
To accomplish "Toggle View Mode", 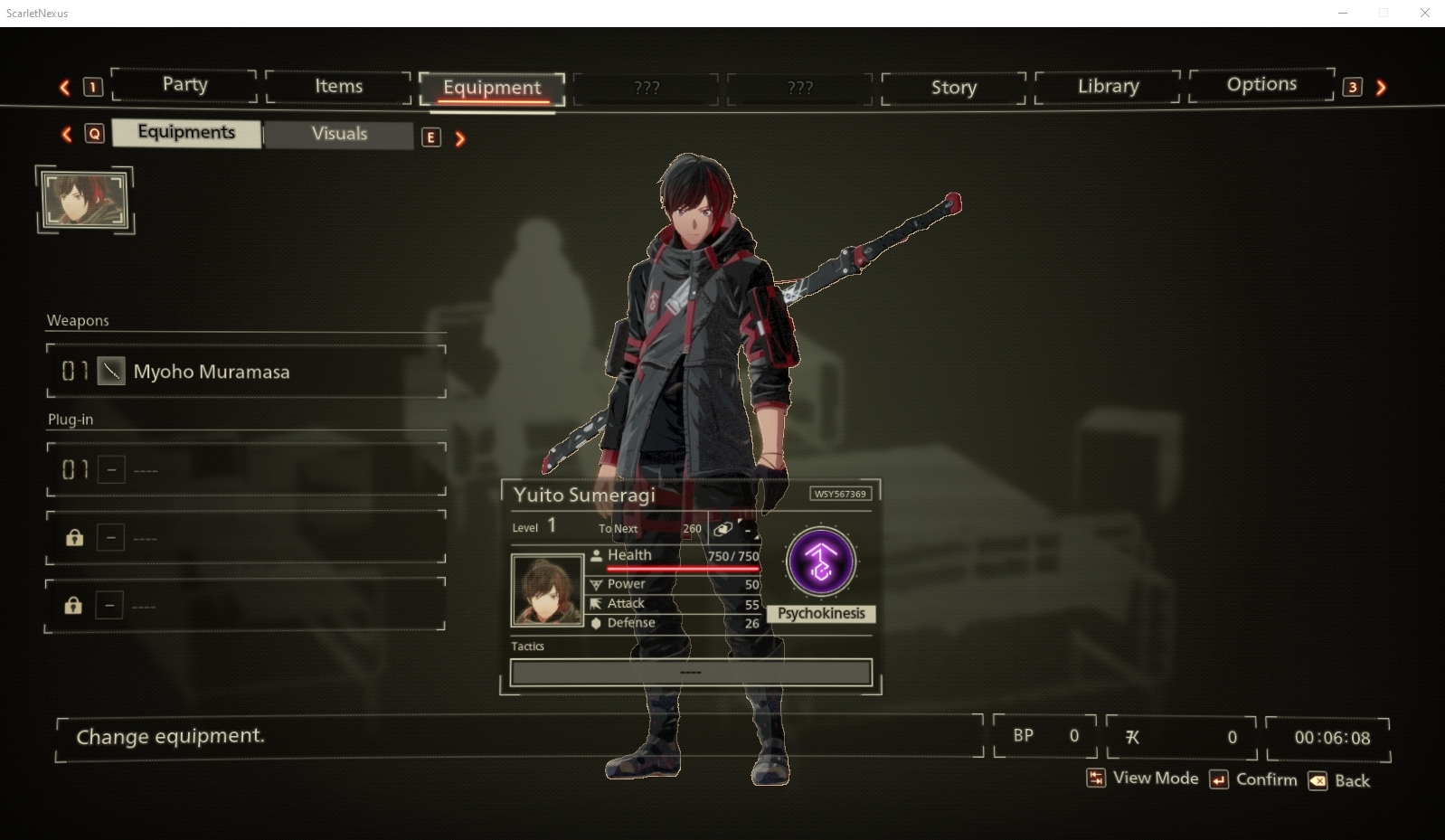I will coord(1143,779).
